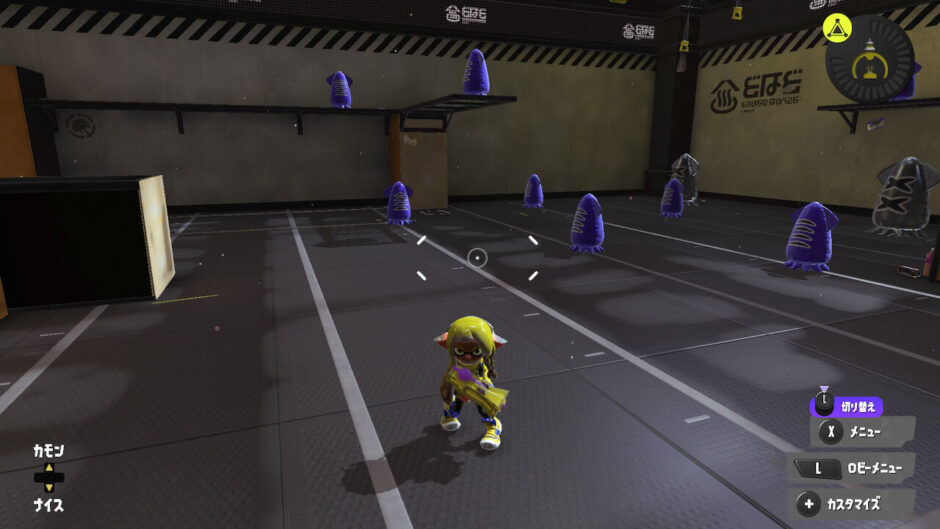Click the circular special weapon gauge
This screenshot has width=940, height=529.
[x=870, y=57]
